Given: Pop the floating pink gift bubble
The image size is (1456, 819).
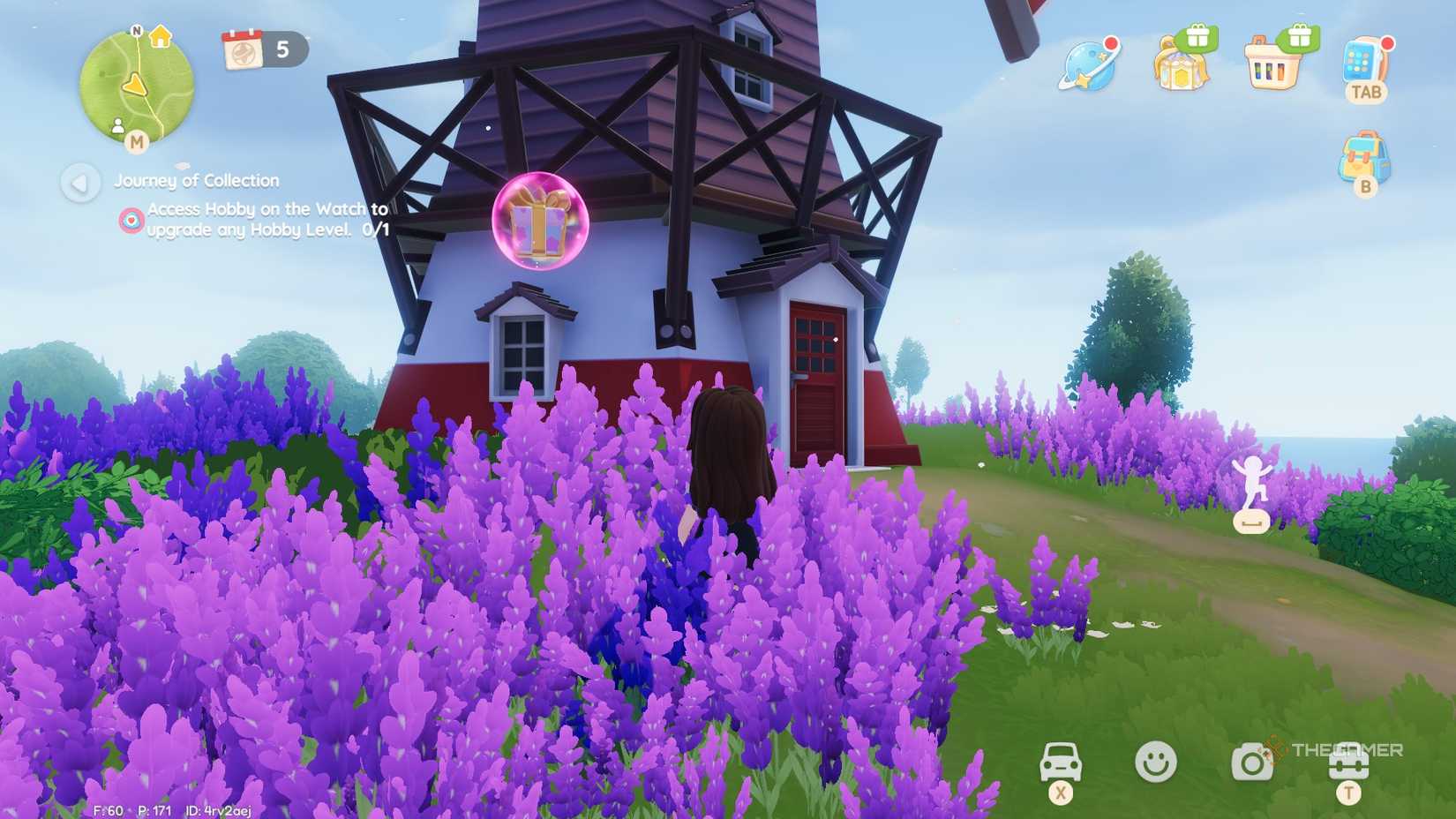Looking at the screenshot, I should point(541,225).
